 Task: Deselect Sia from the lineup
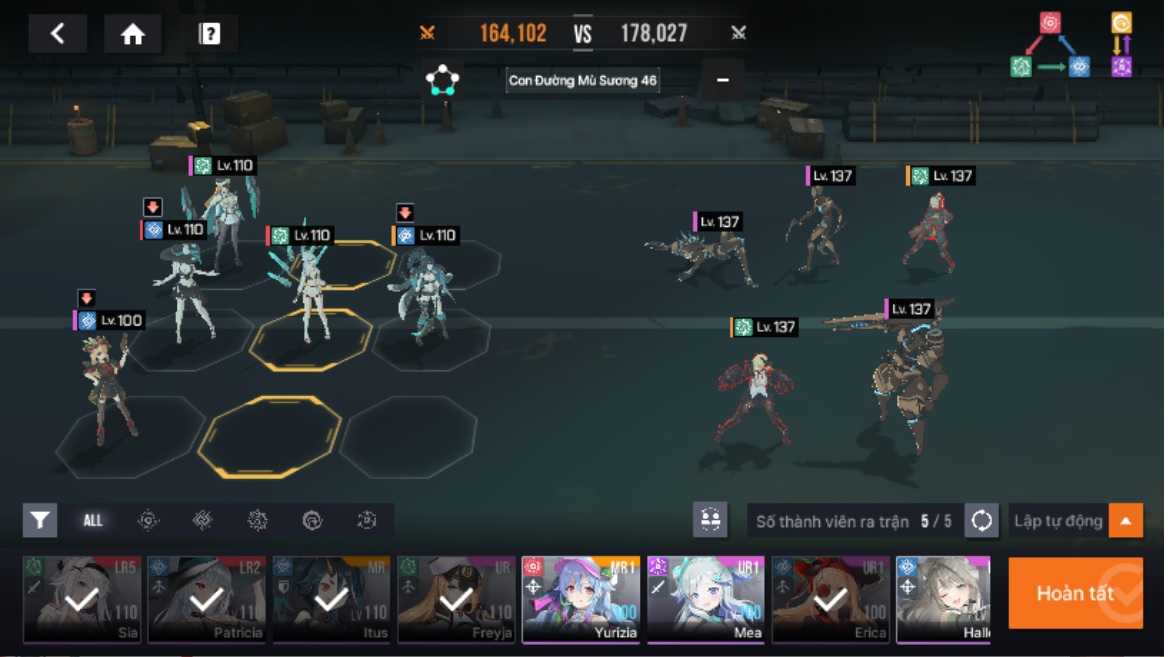tap(82, 599)
